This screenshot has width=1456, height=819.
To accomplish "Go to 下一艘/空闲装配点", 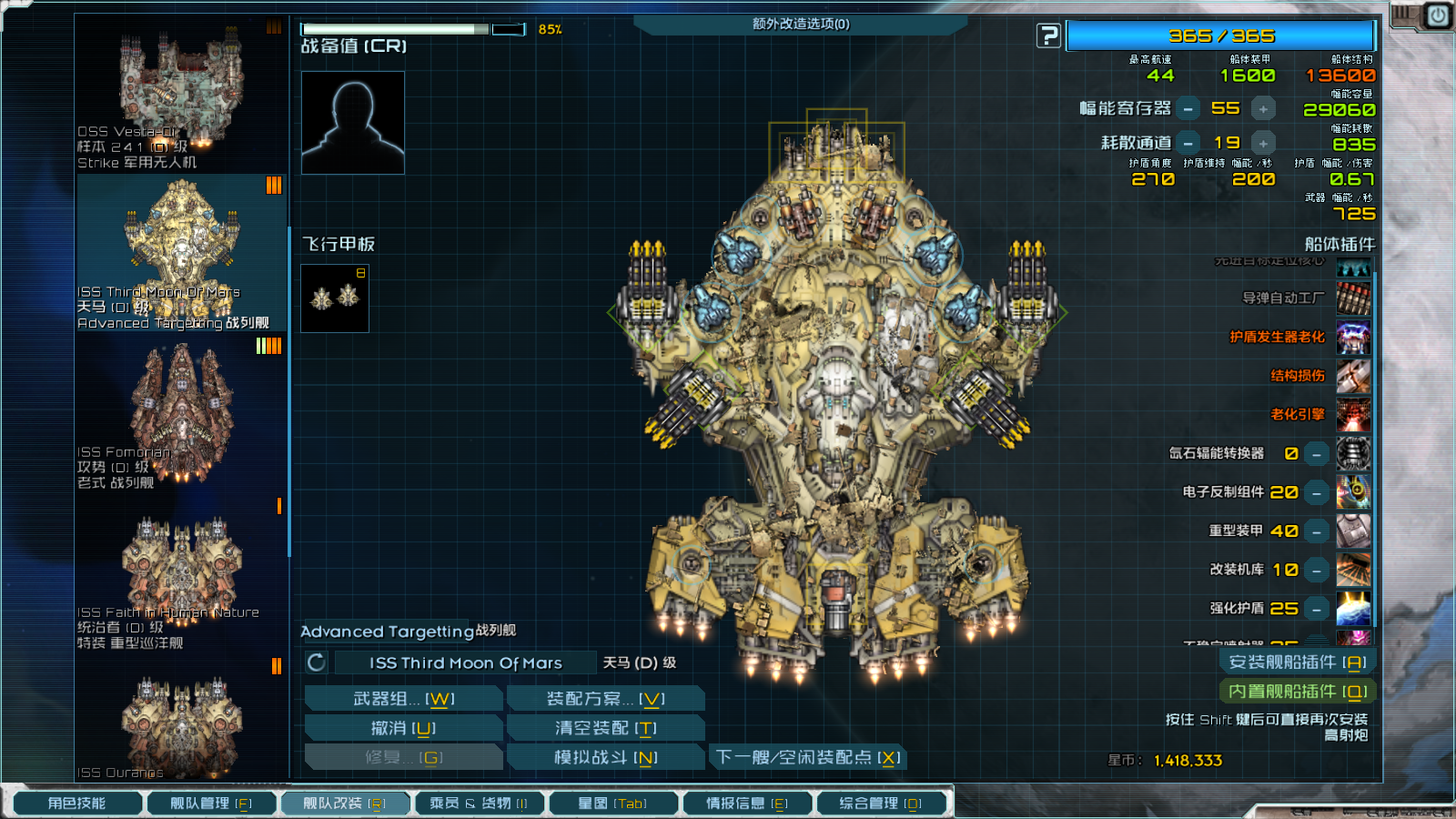I will click(x=807, y=757).
